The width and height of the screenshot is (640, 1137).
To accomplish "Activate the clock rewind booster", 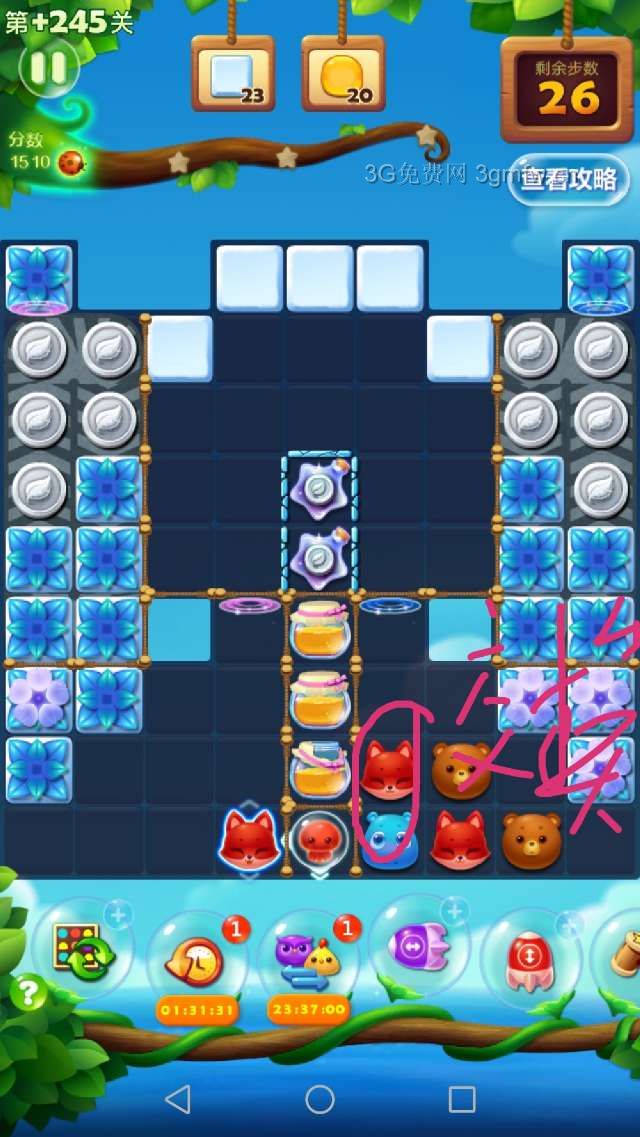I will point(196,957).
